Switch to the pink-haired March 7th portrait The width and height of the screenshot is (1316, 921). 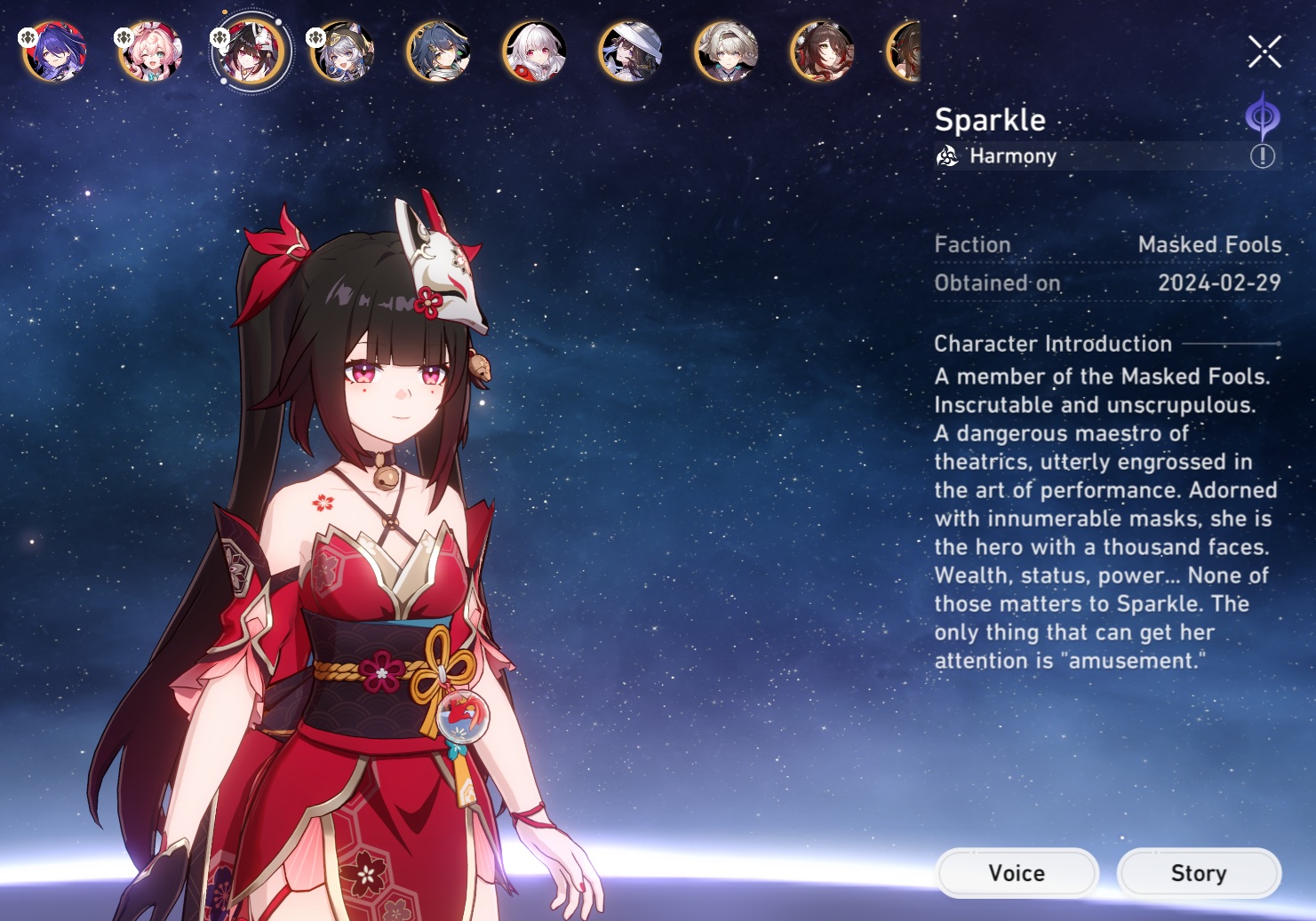coord(151,52)
